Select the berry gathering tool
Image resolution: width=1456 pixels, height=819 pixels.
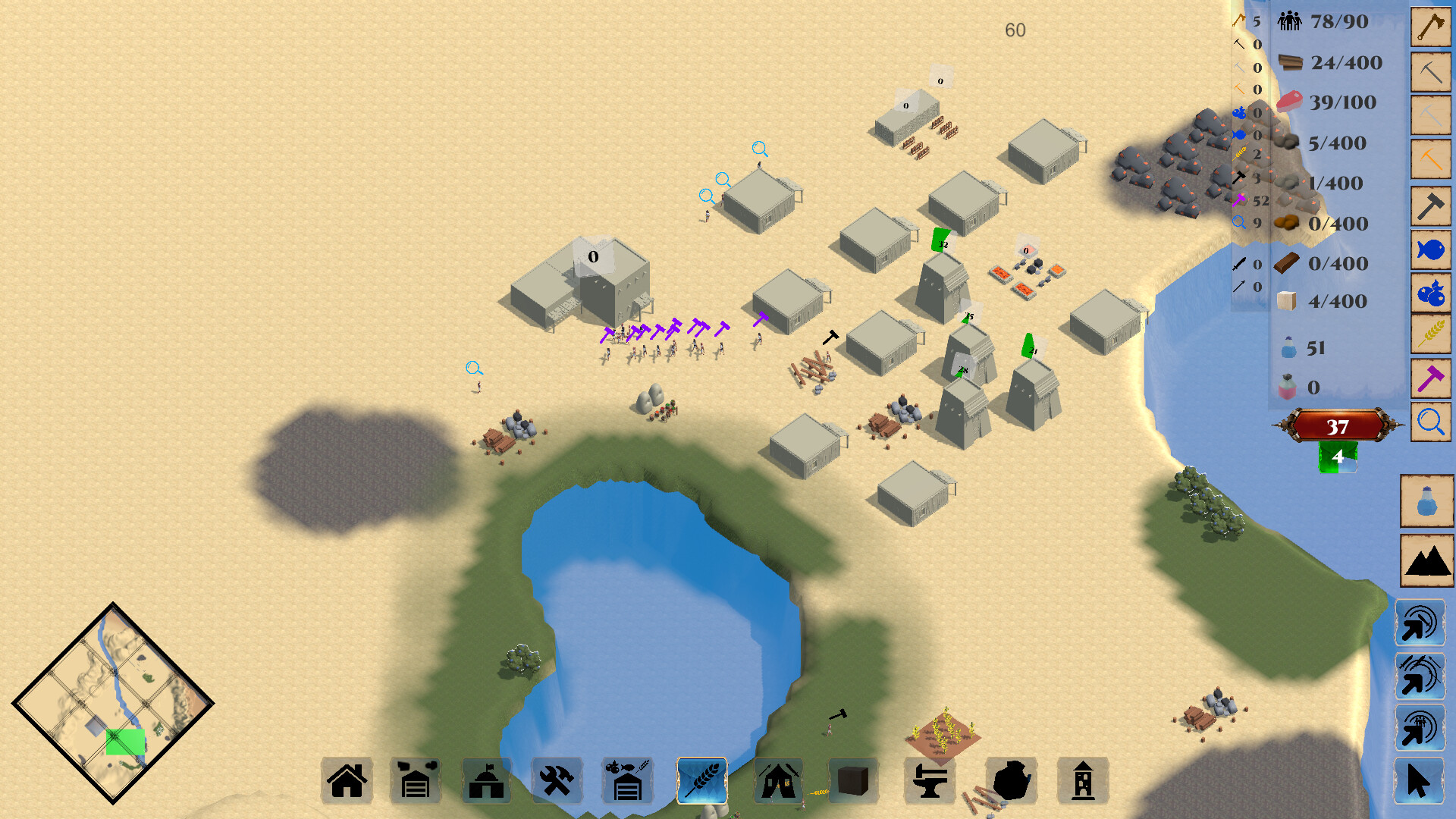click(x=1430, y=290)
